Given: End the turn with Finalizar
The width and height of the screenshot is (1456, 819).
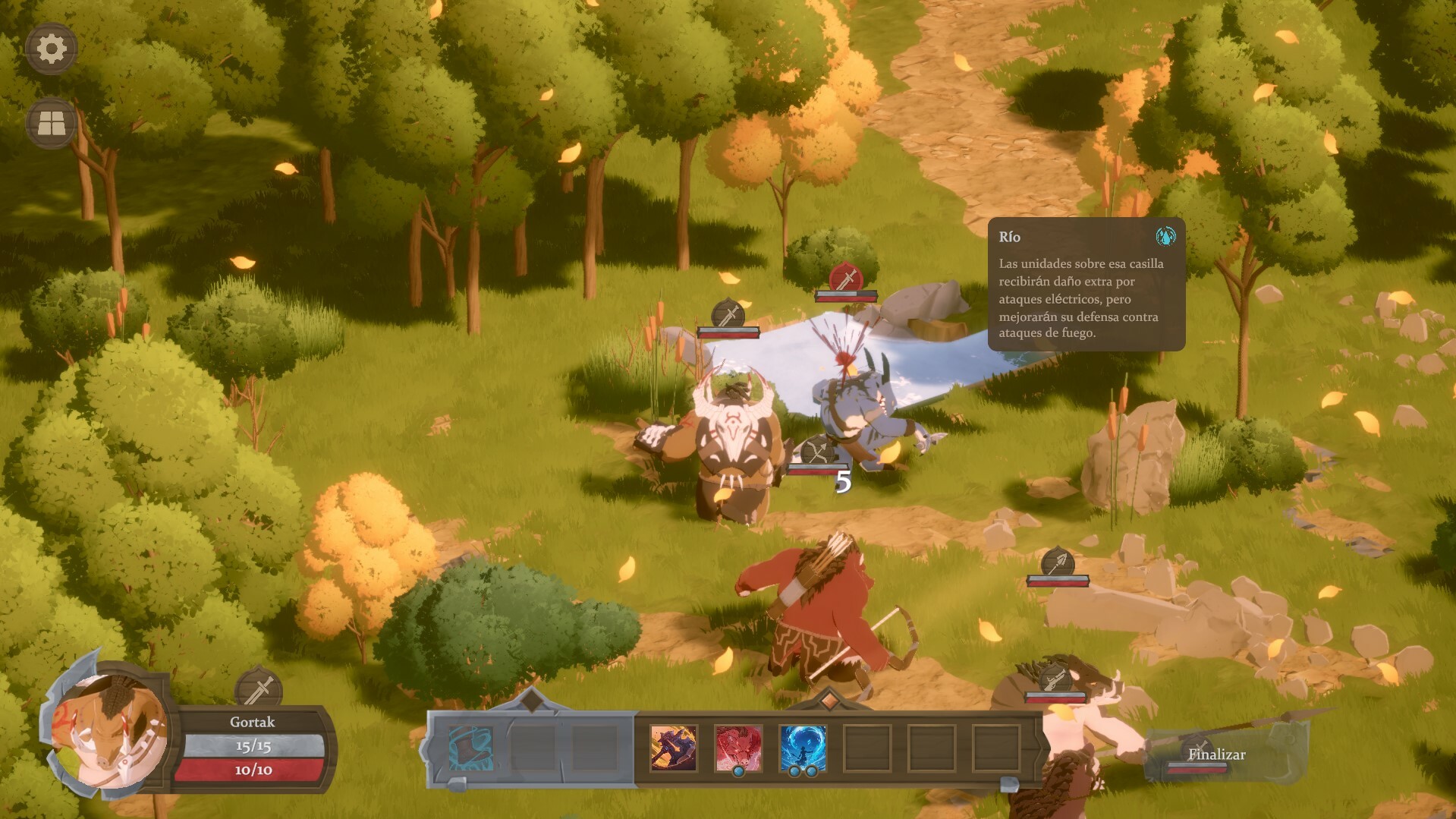Looking at the screenshot, I should (1216, 754).
